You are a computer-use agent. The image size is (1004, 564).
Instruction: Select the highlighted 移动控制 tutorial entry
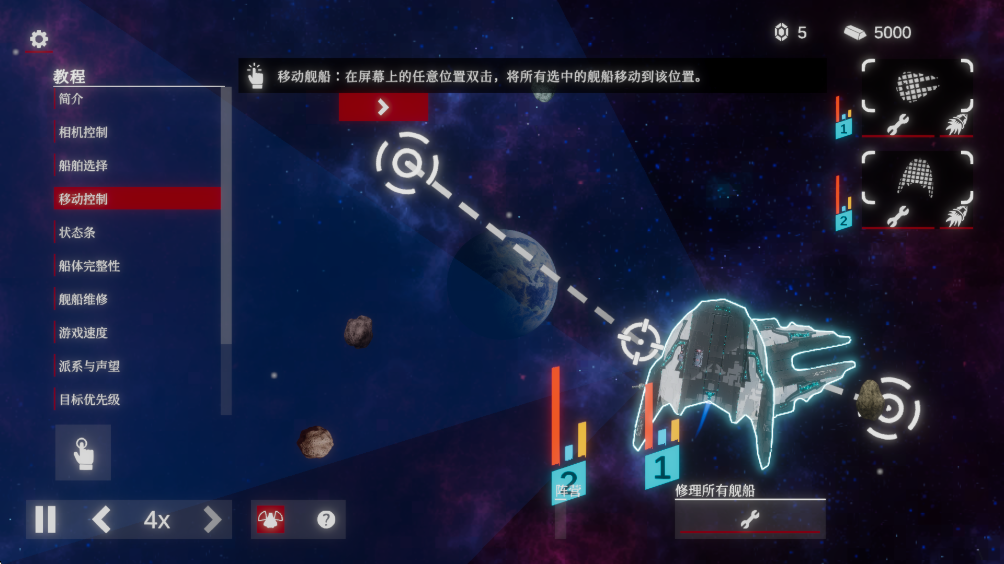tap(136, 199)
